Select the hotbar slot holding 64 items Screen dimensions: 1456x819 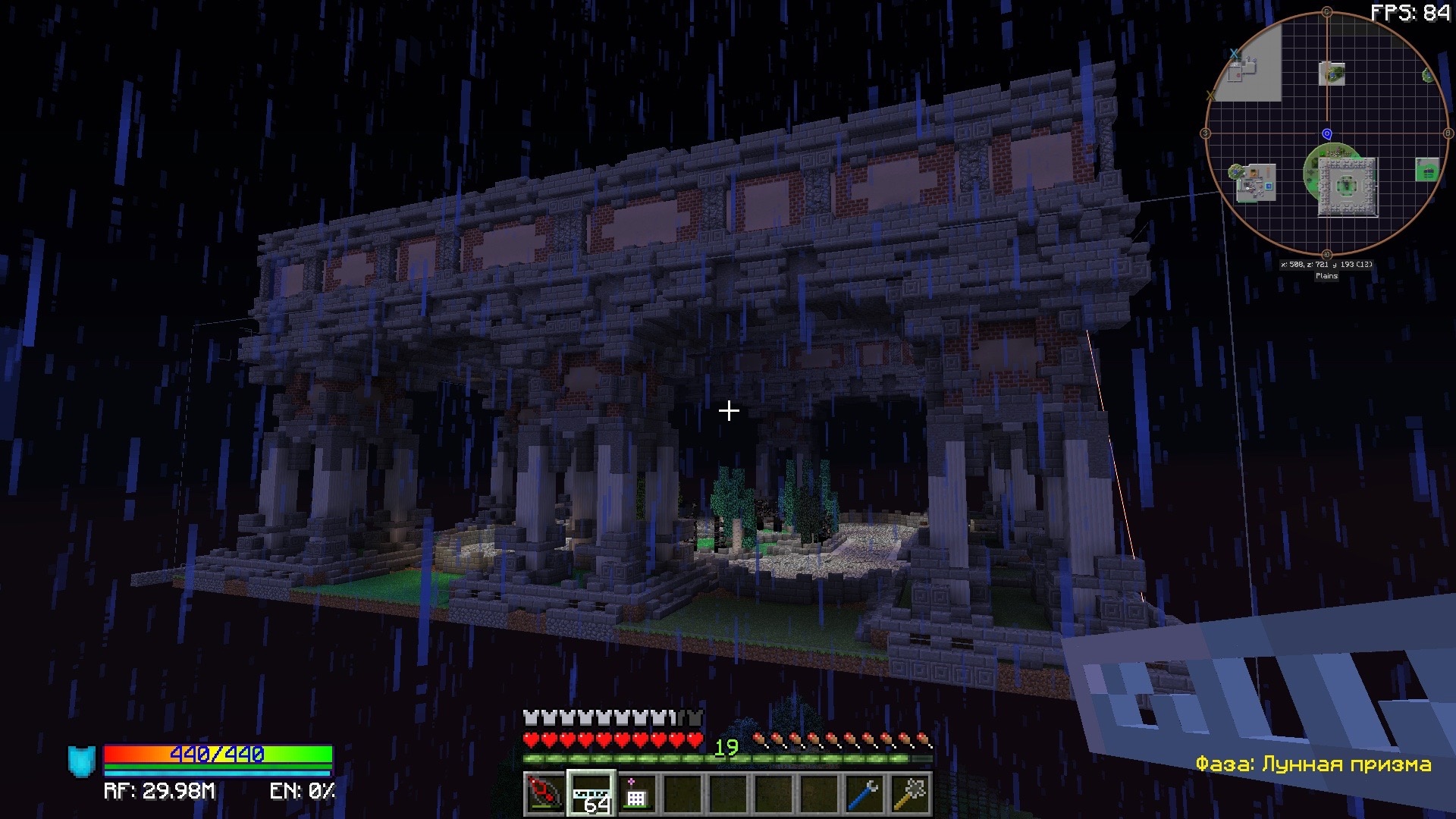tap(591, 794)
